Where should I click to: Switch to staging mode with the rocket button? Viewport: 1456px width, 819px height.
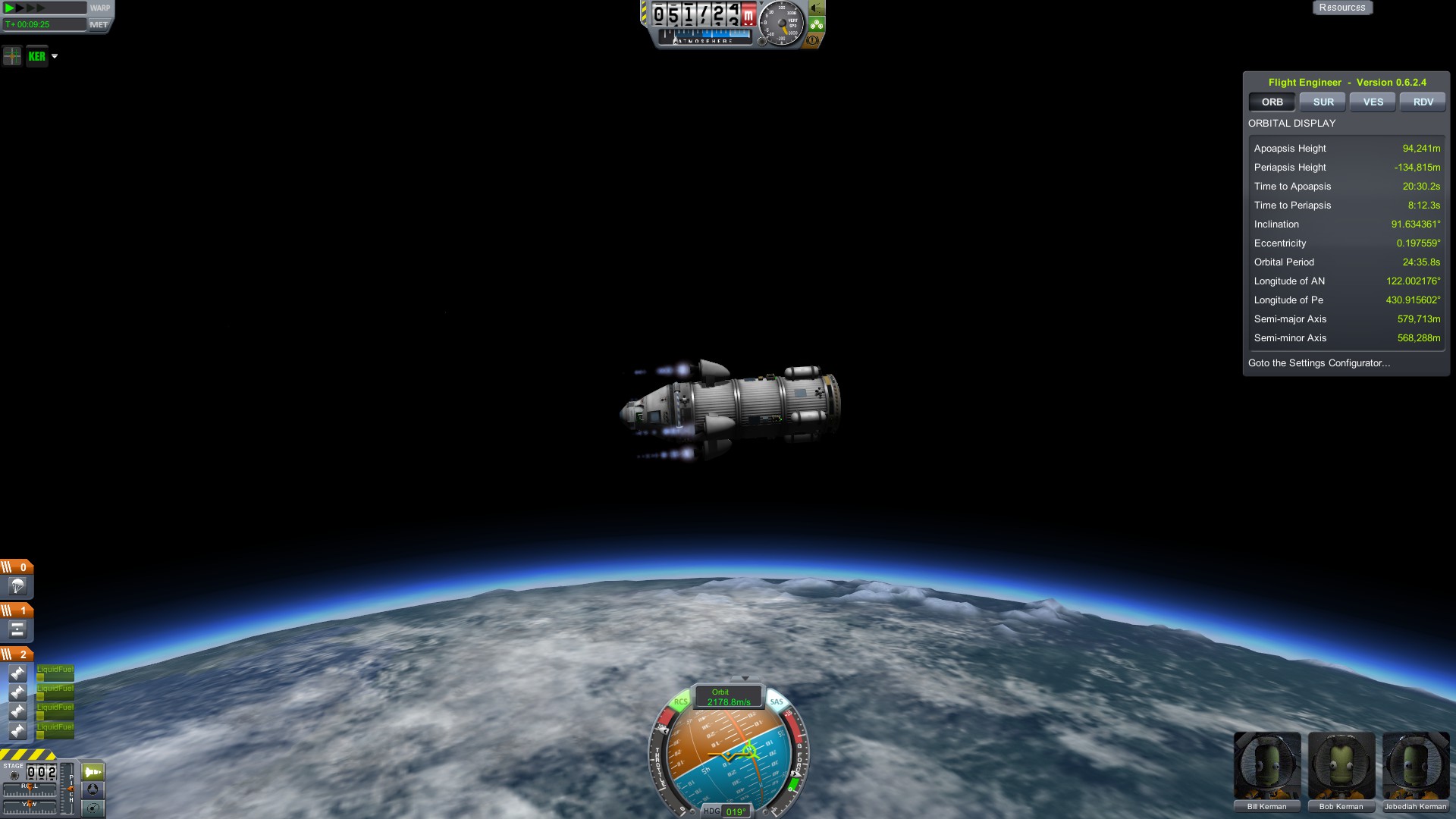click(x=93, y=772)
